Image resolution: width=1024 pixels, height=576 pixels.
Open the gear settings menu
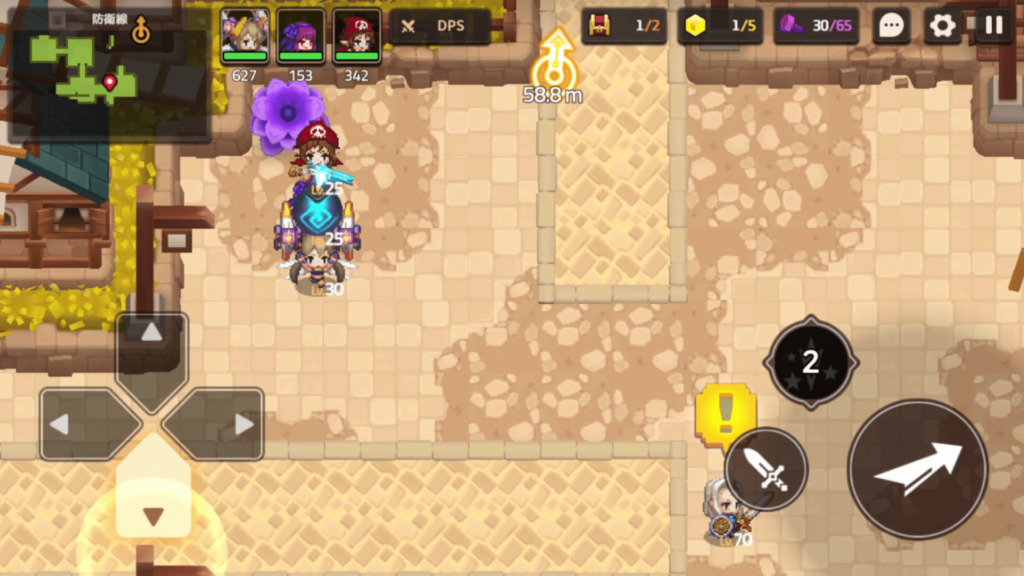pos(942,26)
